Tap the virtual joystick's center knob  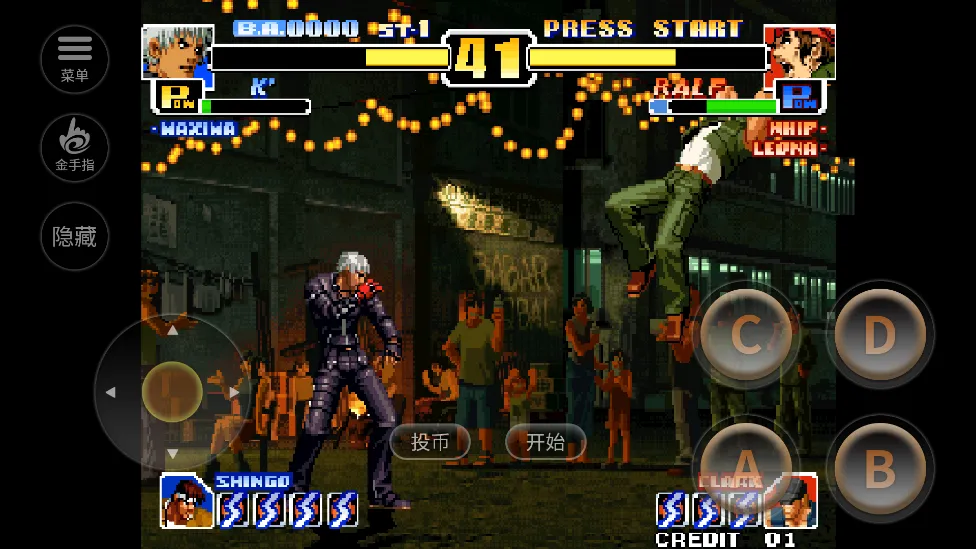point(172,391)
